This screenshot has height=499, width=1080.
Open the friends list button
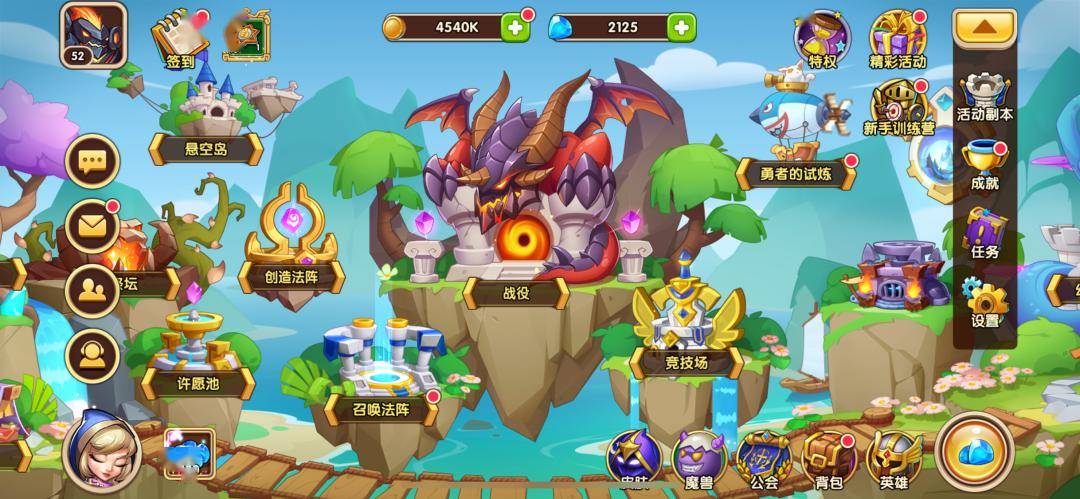click(x=93, y=290)
